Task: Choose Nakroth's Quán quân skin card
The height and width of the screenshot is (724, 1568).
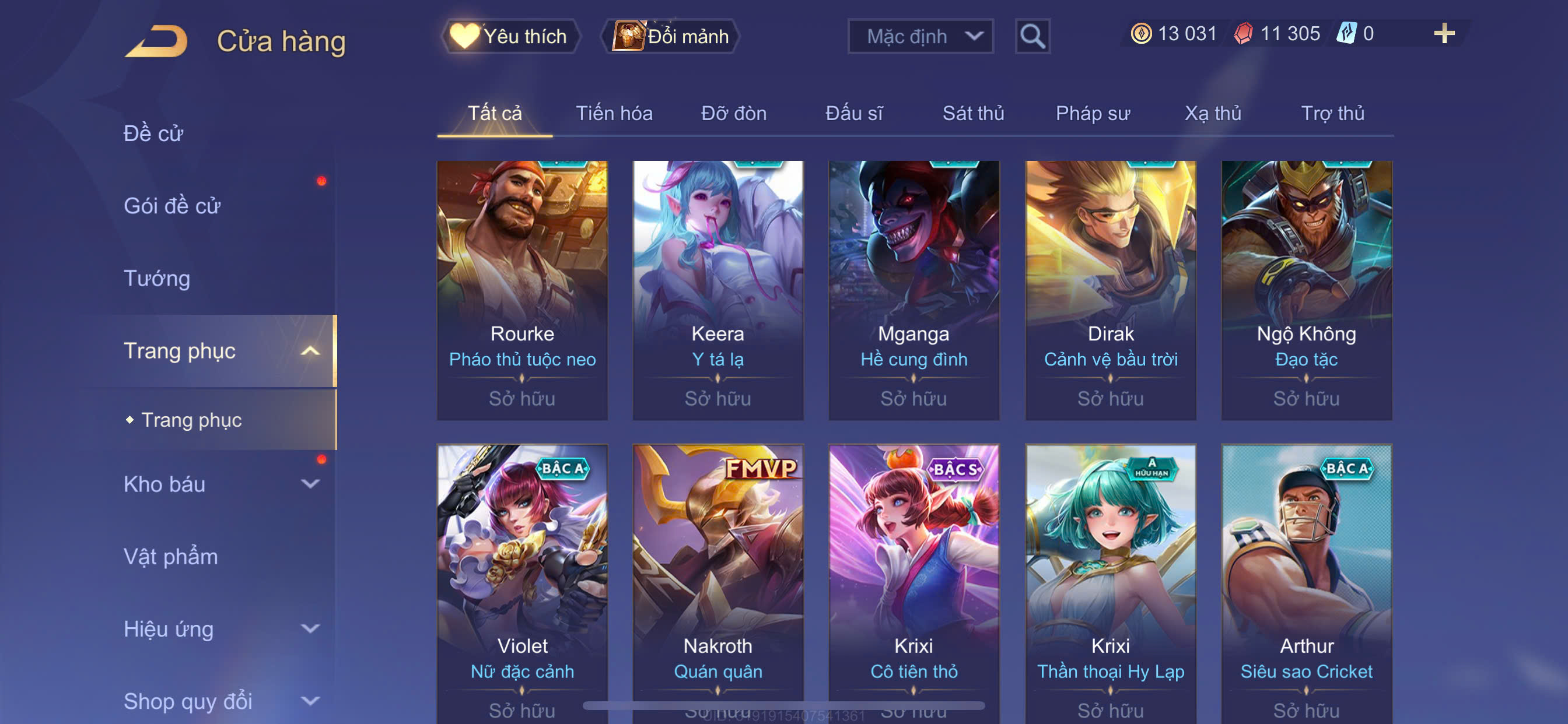Action: pos(717,578)
